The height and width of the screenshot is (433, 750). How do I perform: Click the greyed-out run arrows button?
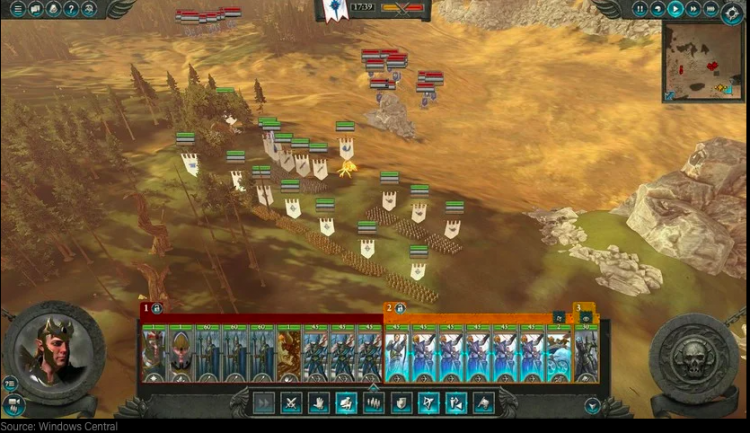coord(264,403)
